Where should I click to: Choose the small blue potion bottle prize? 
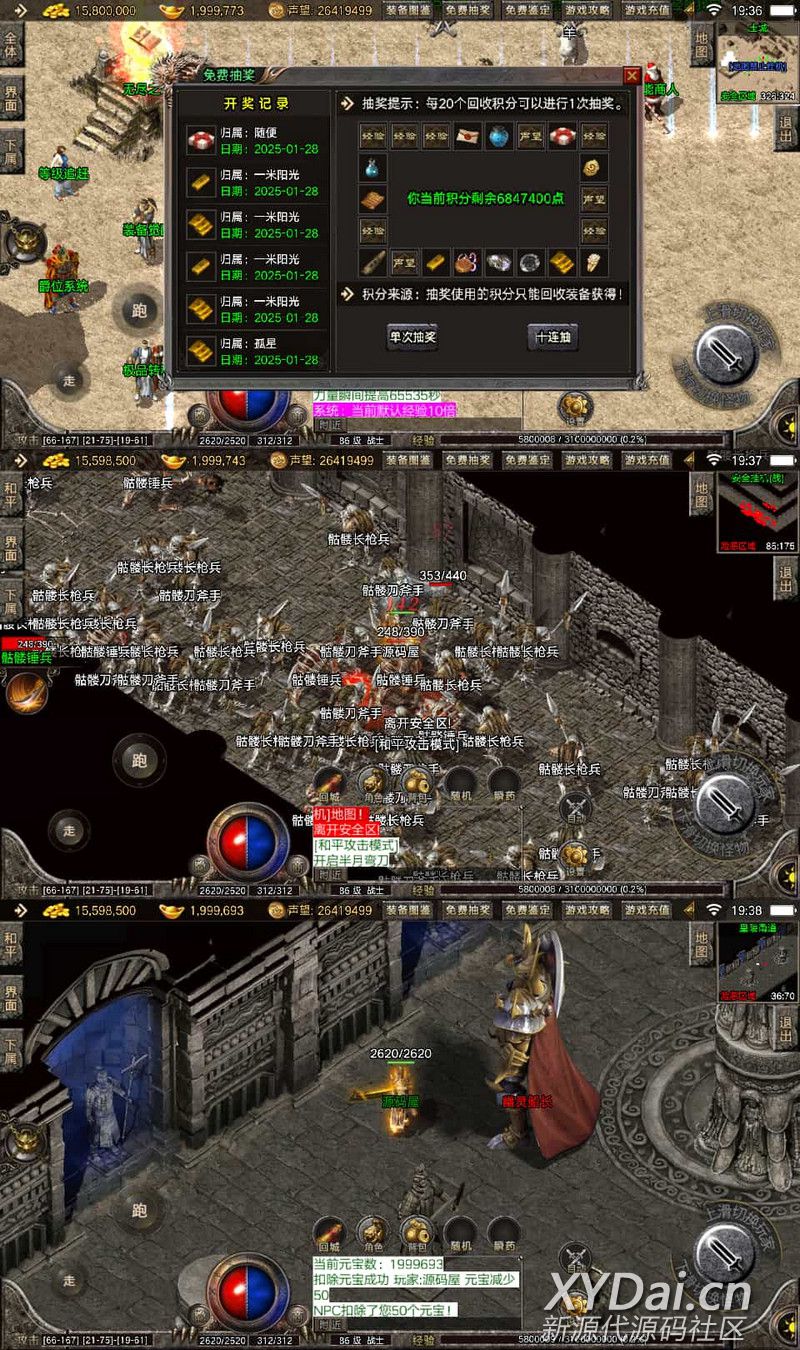[373, 168]
